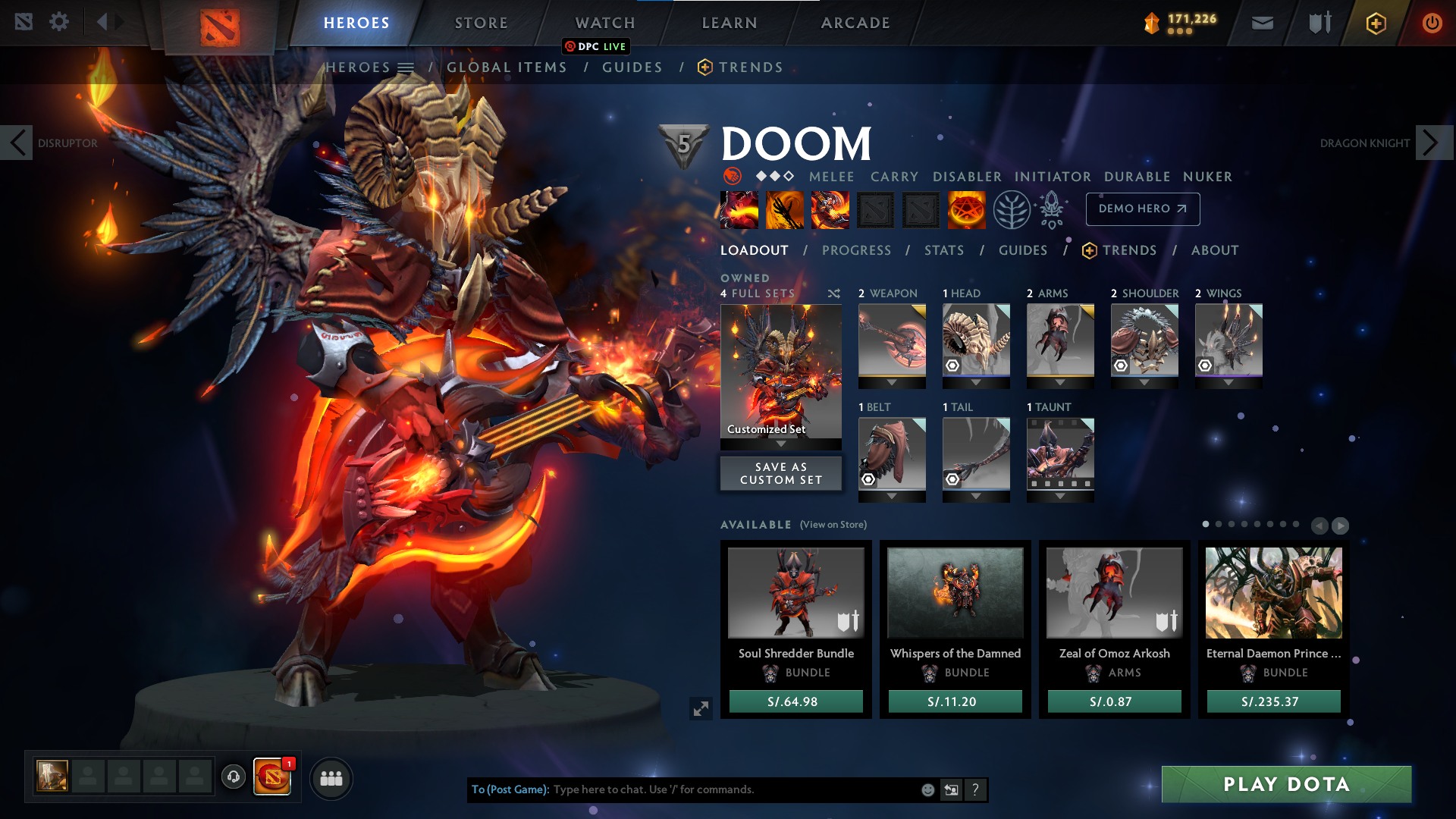Click the Soul Shredder Bundle thumbnail
Image resolution: width=1456 pixels, height=819 pixels.
click(x=795, y=594)
